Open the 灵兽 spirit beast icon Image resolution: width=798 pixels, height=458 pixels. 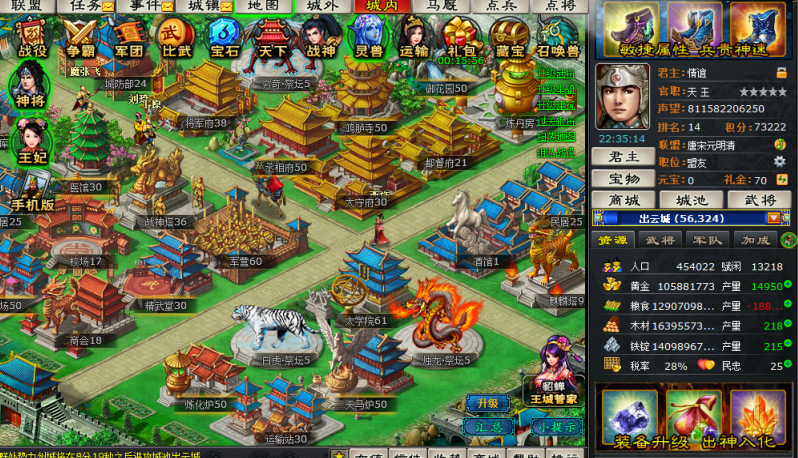[368, 38]
